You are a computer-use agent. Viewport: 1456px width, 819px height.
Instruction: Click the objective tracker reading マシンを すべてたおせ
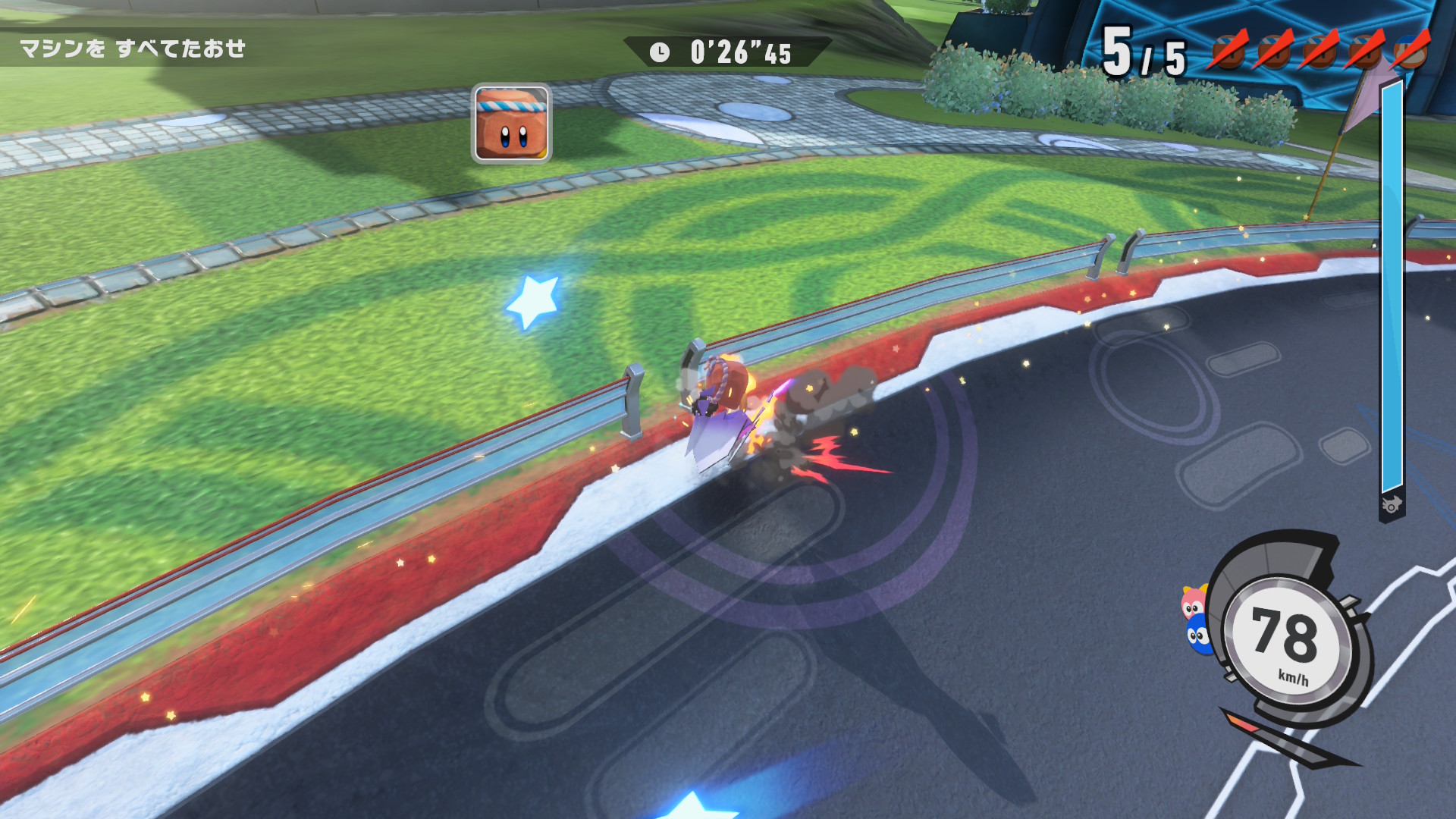pos(133,49)
